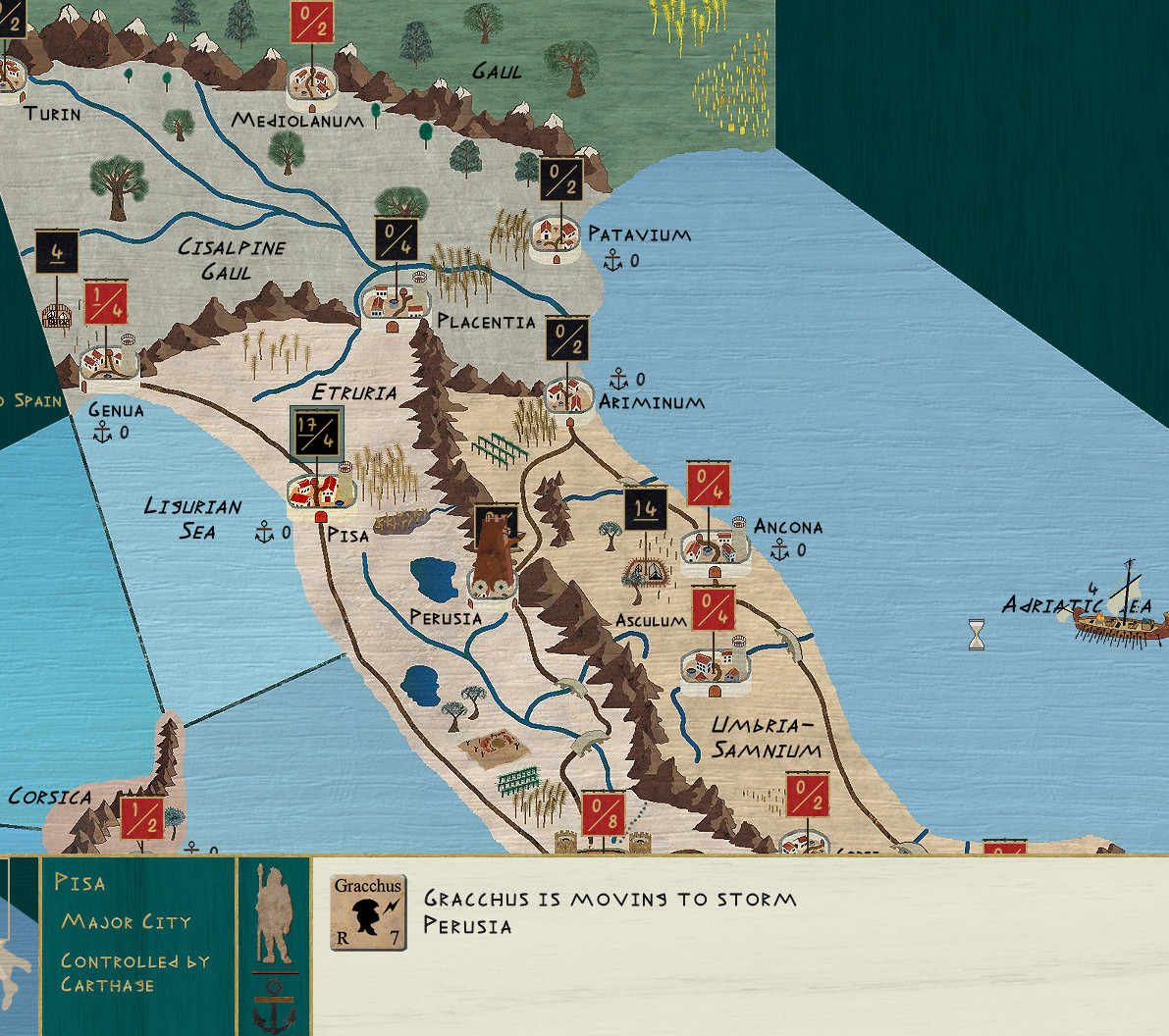Select the black army flag marked 4 near Genua

[57, 252]
